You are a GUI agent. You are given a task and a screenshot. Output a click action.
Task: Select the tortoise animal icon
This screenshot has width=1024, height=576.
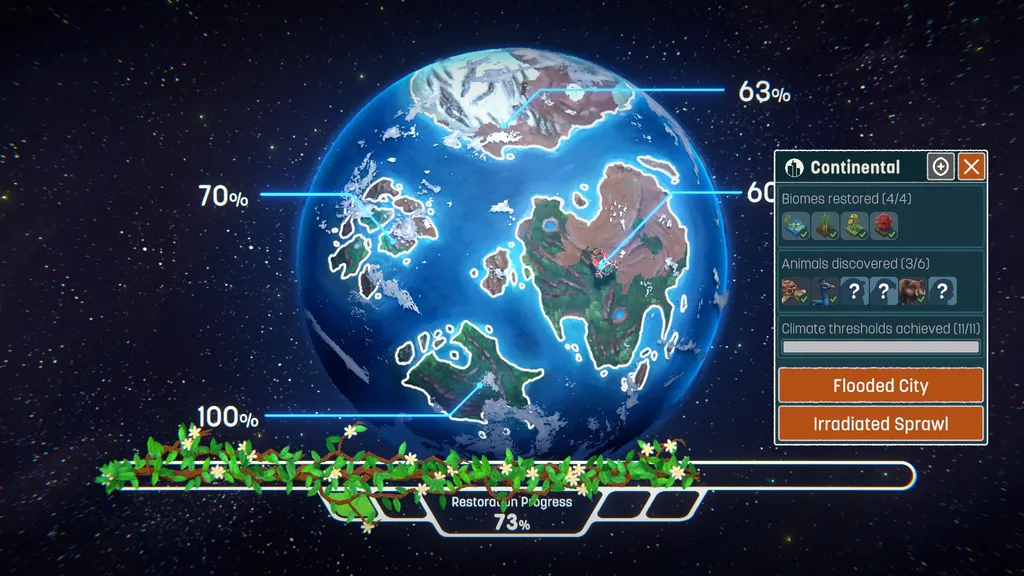pos(795,291)
